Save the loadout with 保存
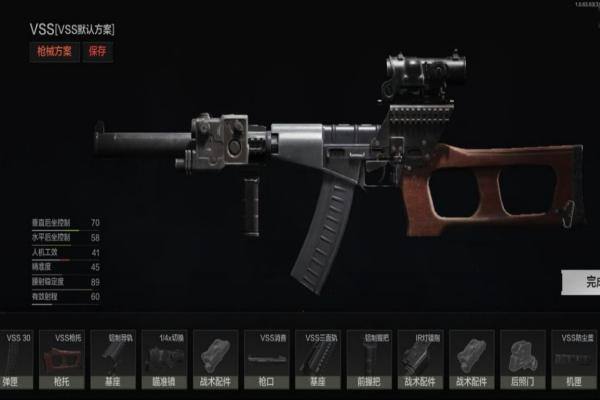600x400 pixels. point(99,51)
